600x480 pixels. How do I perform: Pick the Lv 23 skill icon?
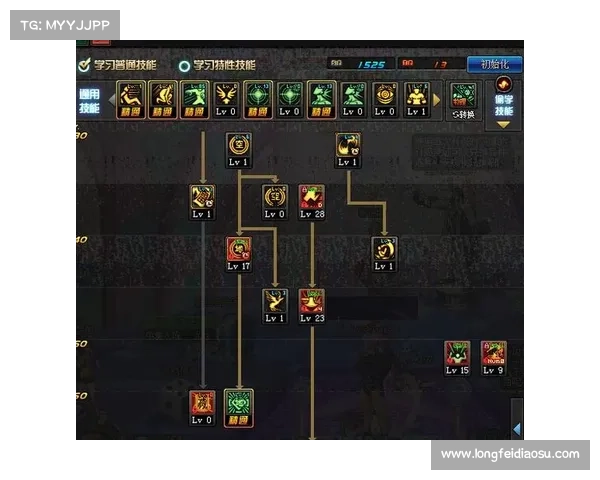(x=312, y=303)
